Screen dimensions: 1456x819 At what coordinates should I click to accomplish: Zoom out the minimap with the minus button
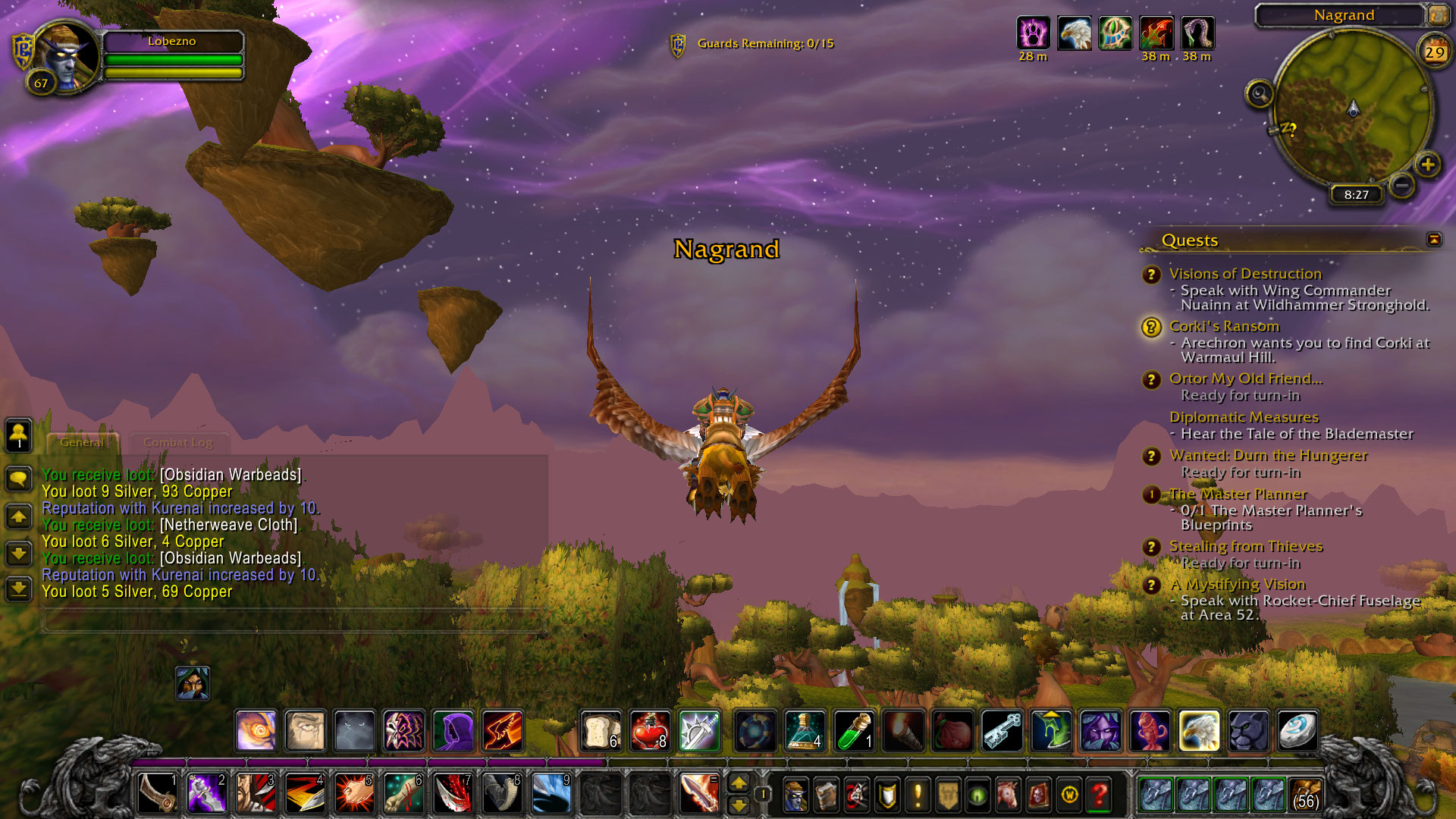[x=1402, y=185]
